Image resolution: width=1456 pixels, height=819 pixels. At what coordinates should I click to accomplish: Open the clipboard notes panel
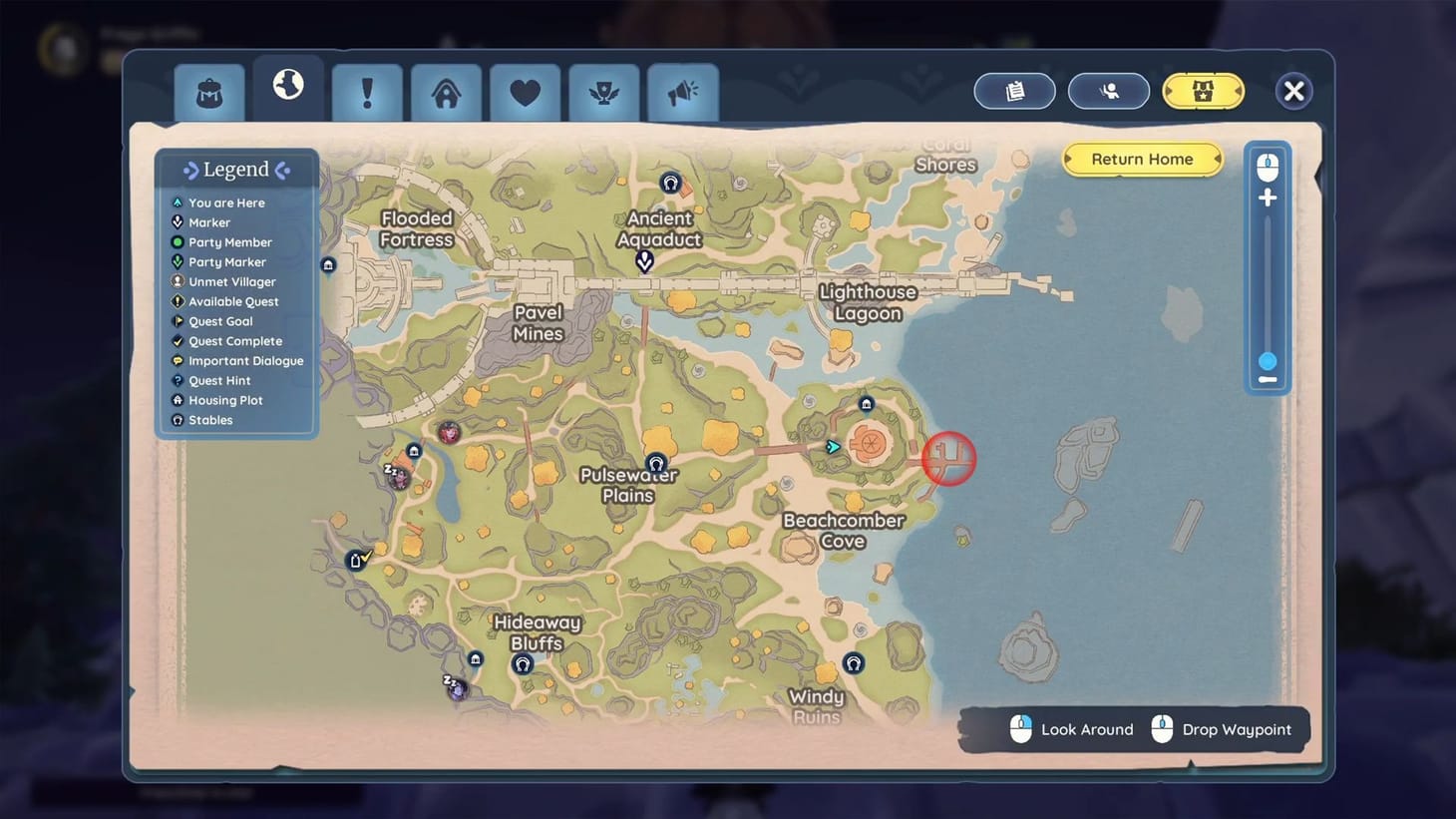1014,91
